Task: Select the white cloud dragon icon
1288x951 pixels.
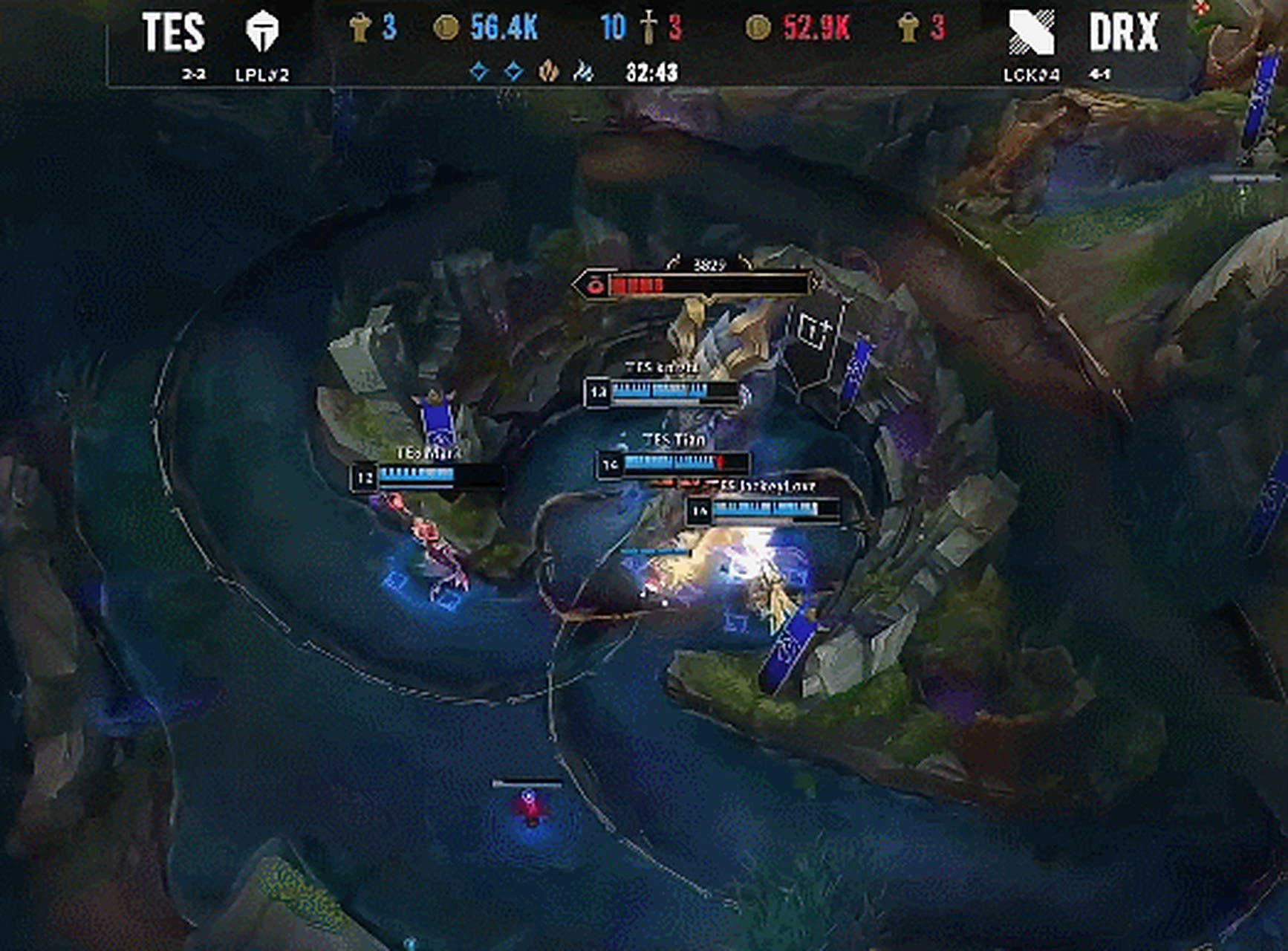Action: (583, 71)
